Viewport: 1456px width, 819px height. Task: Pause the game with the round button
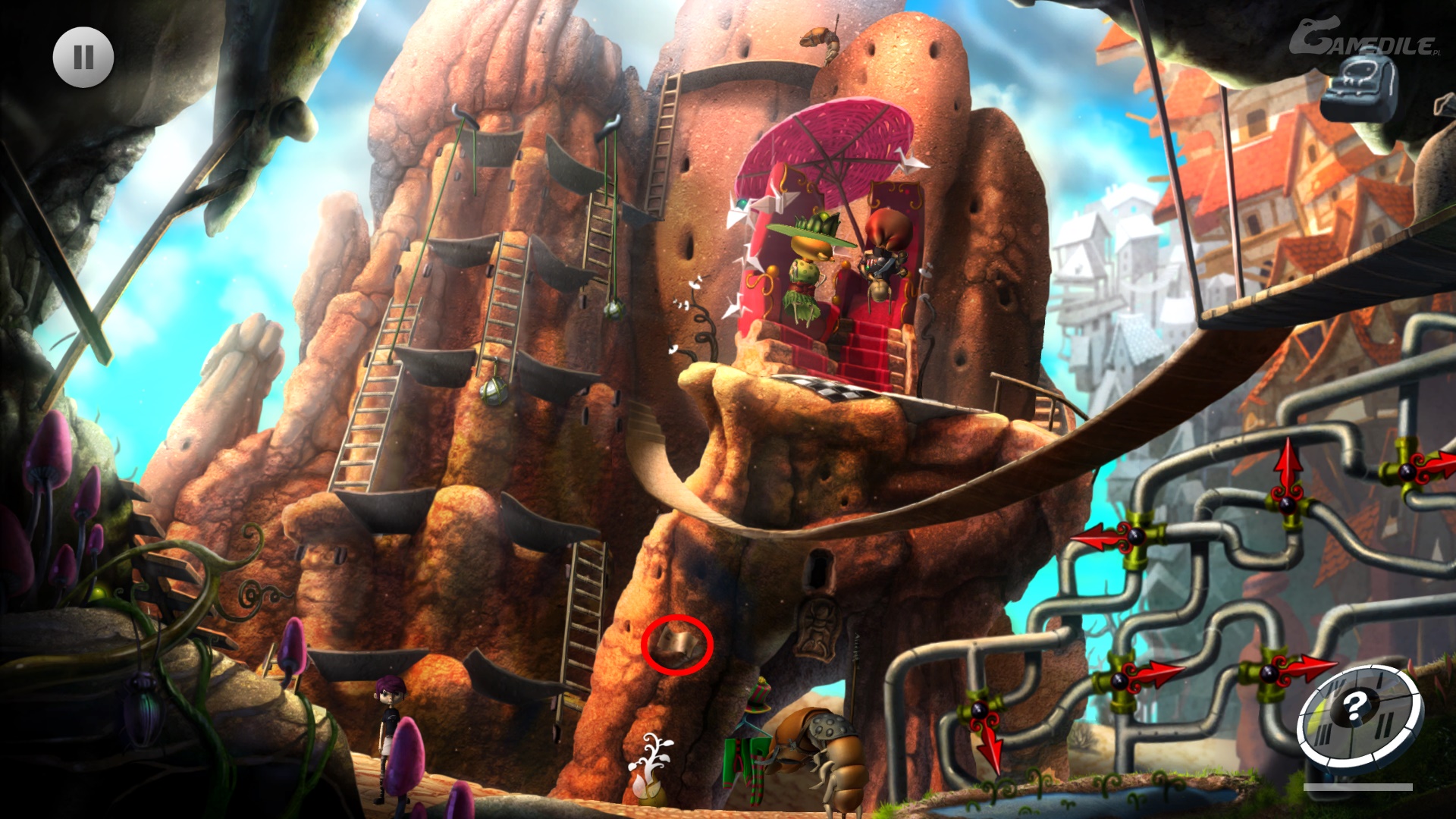pos(83,58)
